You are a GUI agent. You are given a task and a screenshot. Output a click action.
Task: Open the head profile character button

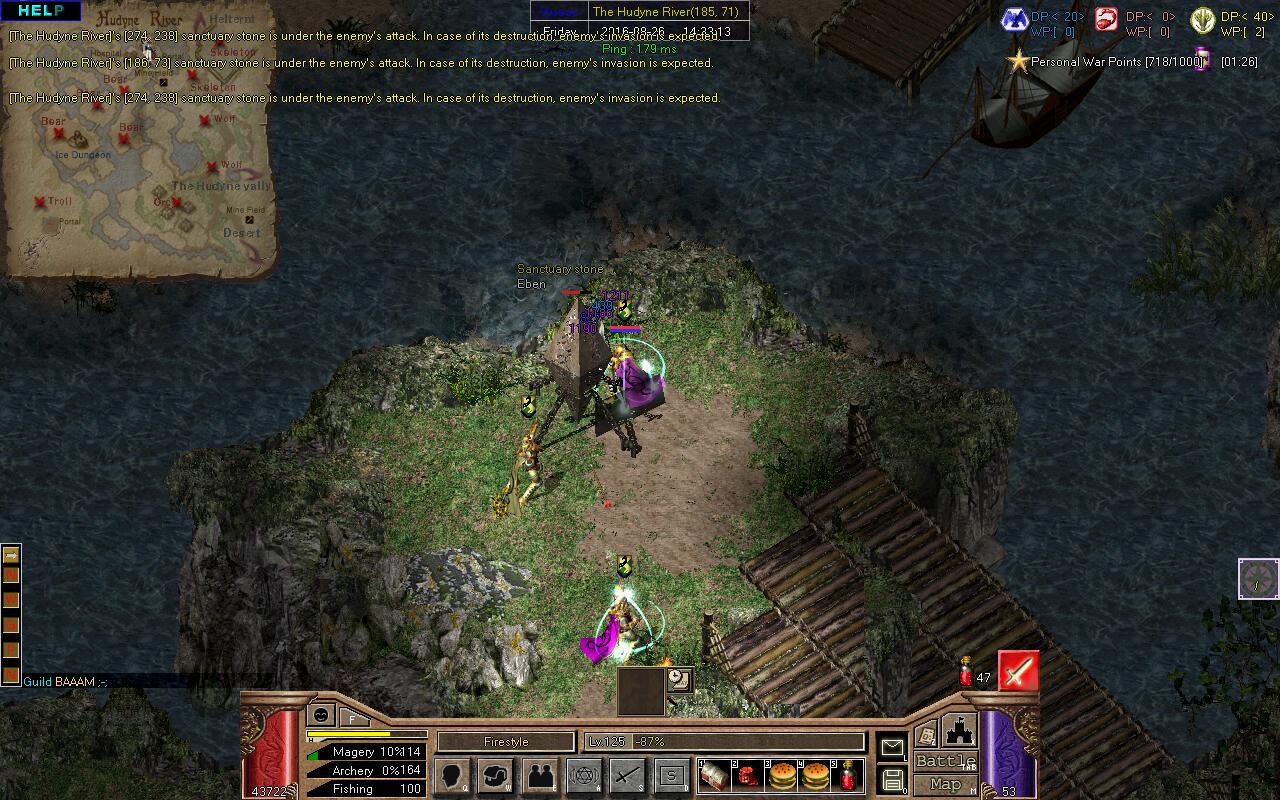[x=452, y=776]
